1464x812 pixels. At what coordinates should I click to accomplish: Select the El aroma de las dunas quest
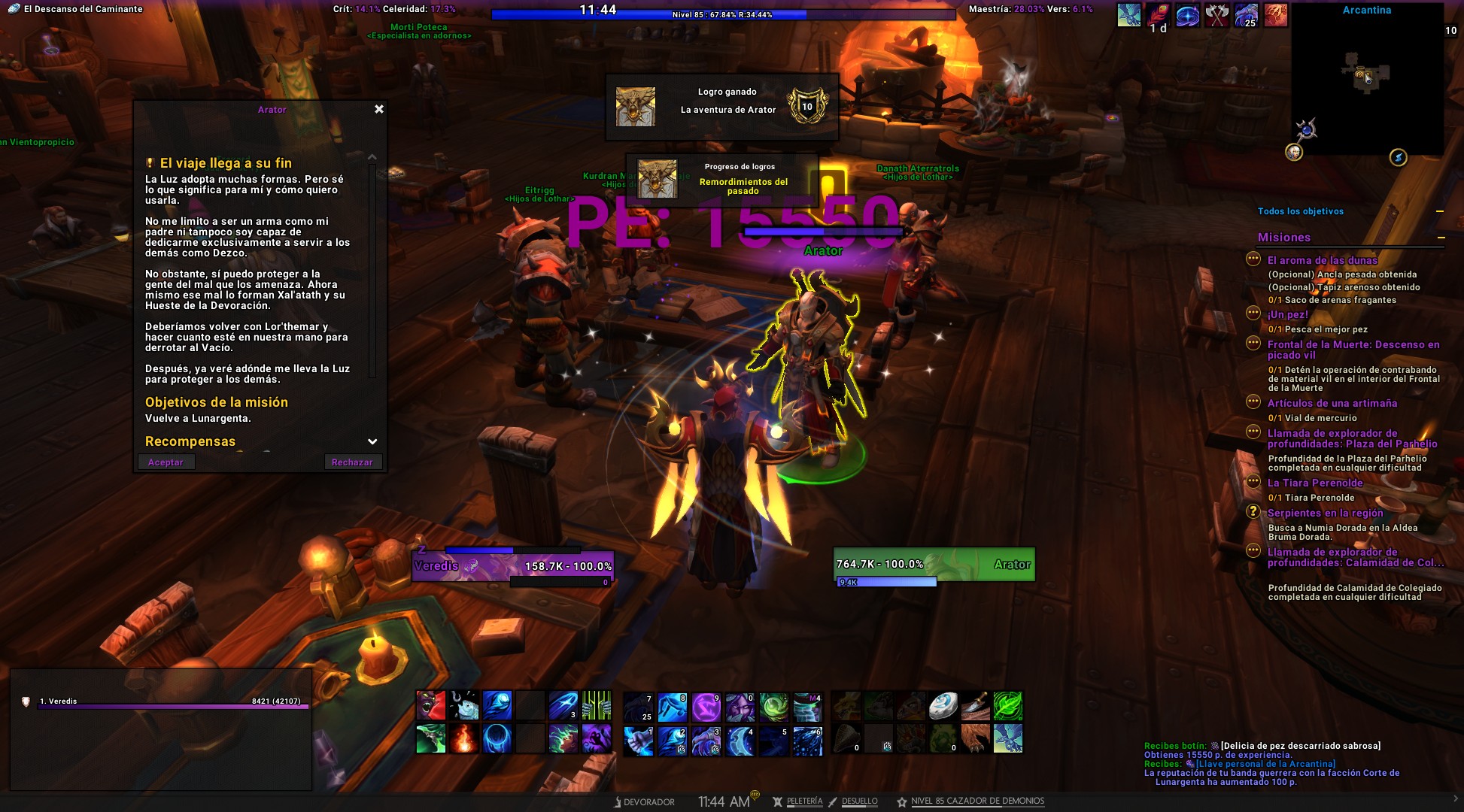coord(1322,260)
